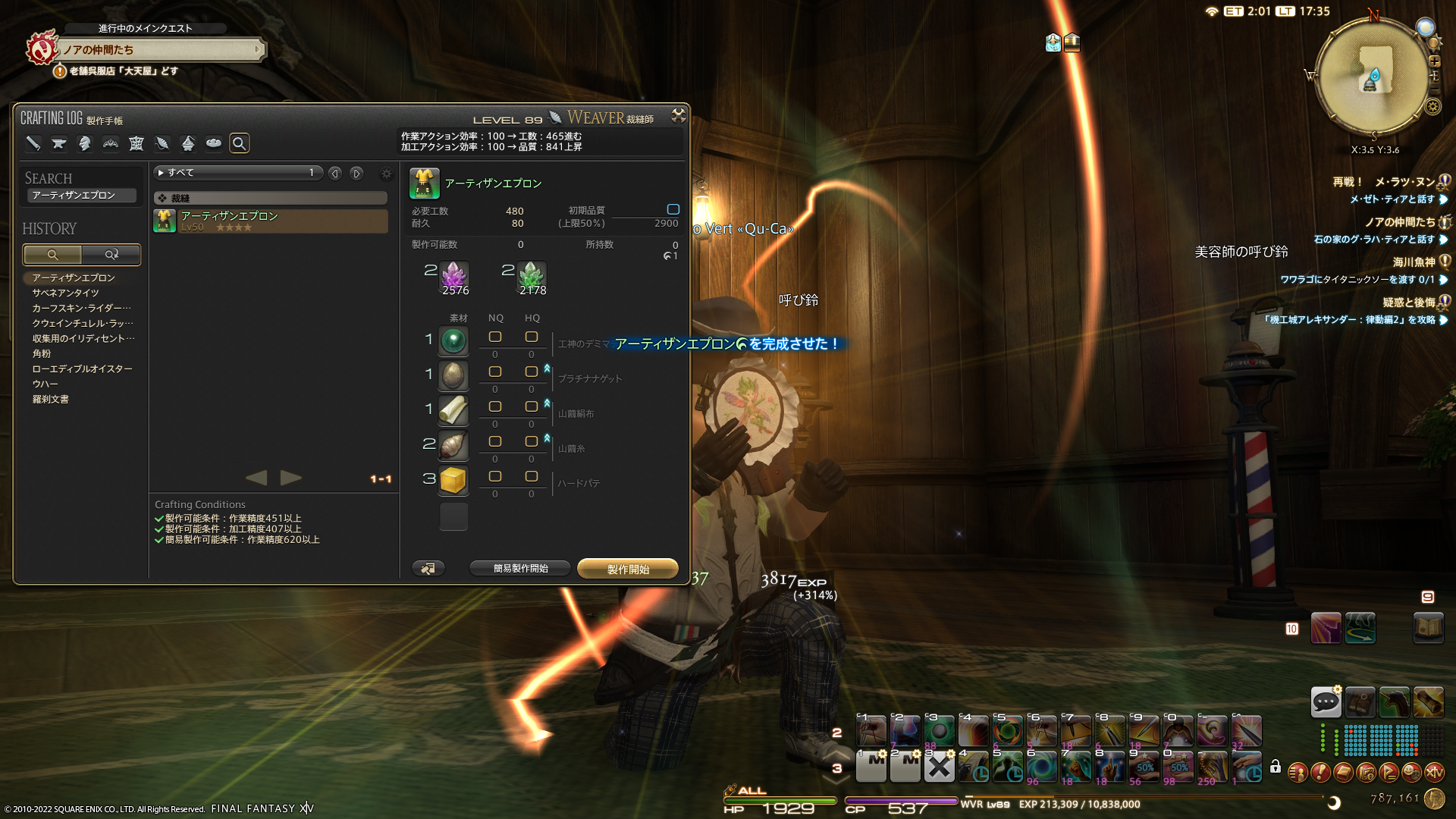1456x819 pixels.
Task: Open the ノアの仲間たち main quest banner
Action: click(x=161, y=50)
